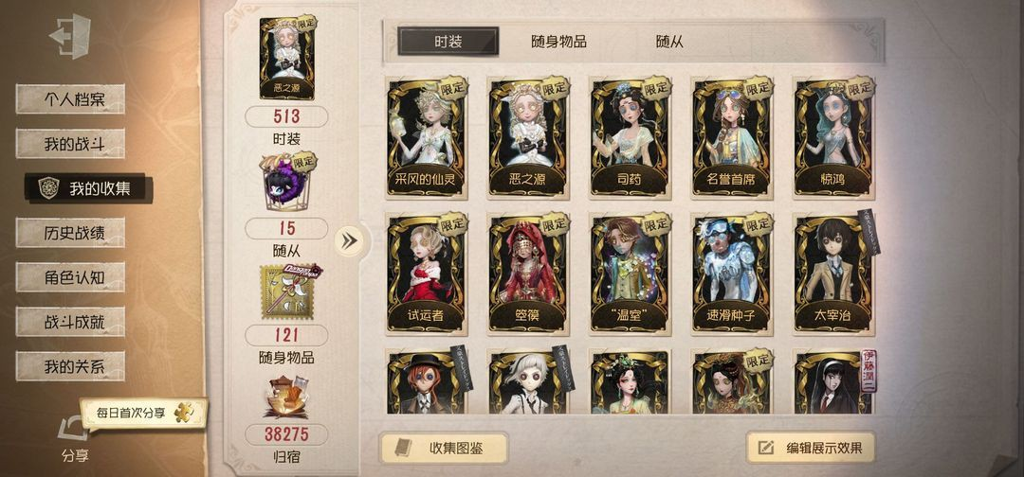The height and width of the screenshot is (477, 1024).
Task: Open 历史战绩 records
Action: [70, 233]
